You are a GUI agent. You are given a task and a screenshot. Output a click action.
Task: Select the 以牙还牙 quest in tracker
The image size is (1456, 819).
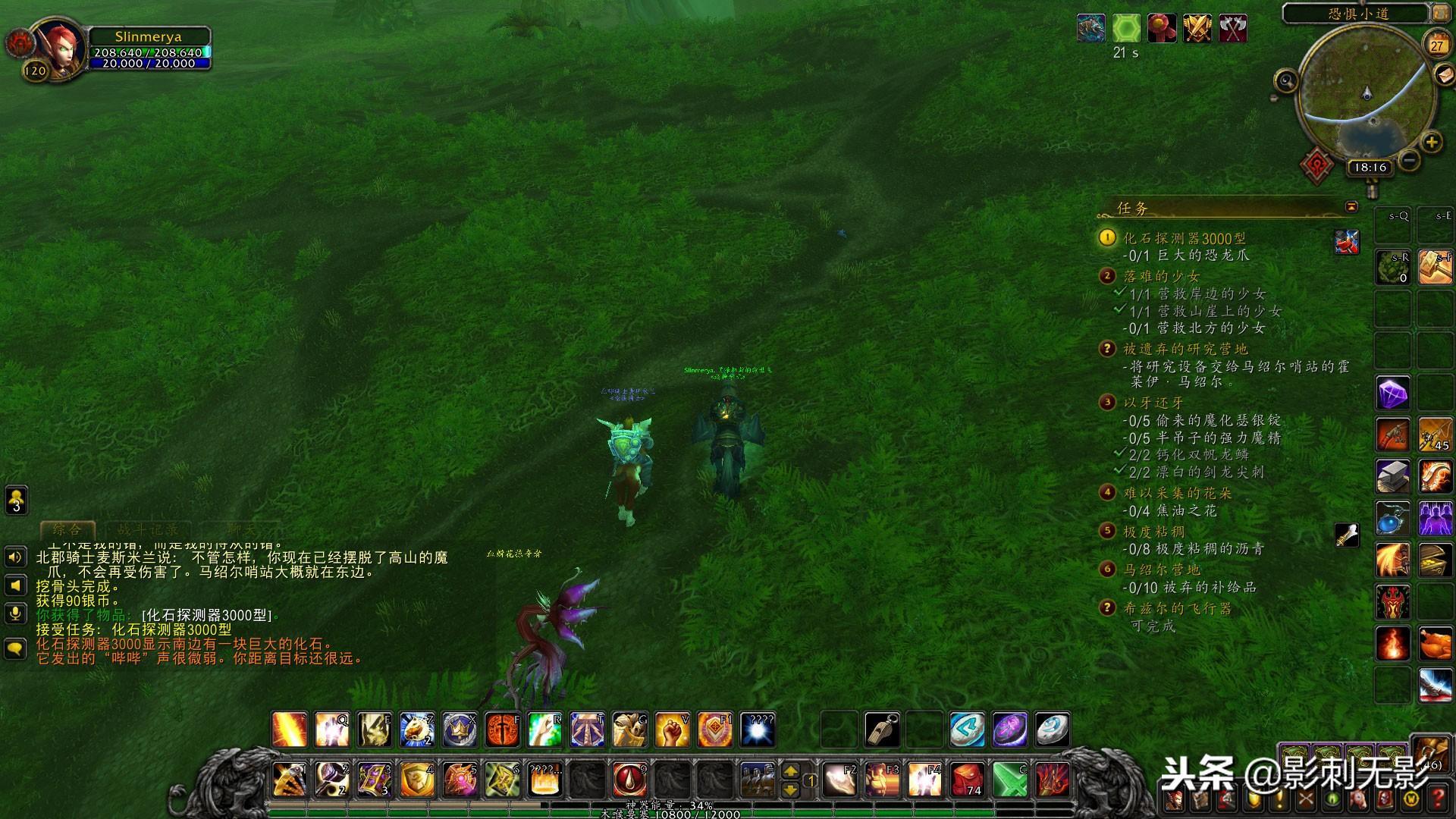[x=1153, y=403]
